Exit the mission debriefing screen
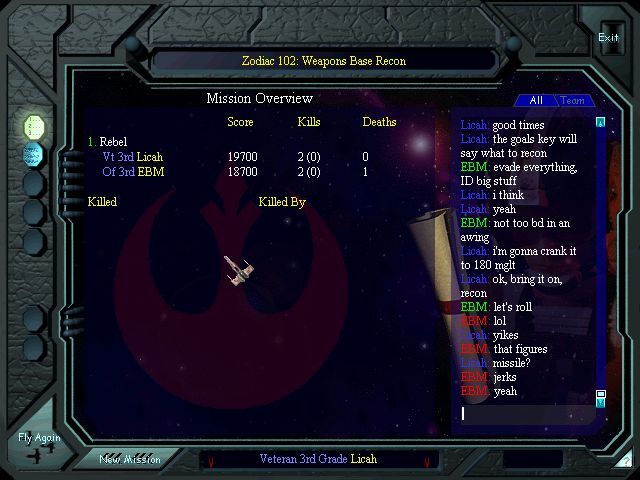This screenshot has width=640, height=480. 608,38
